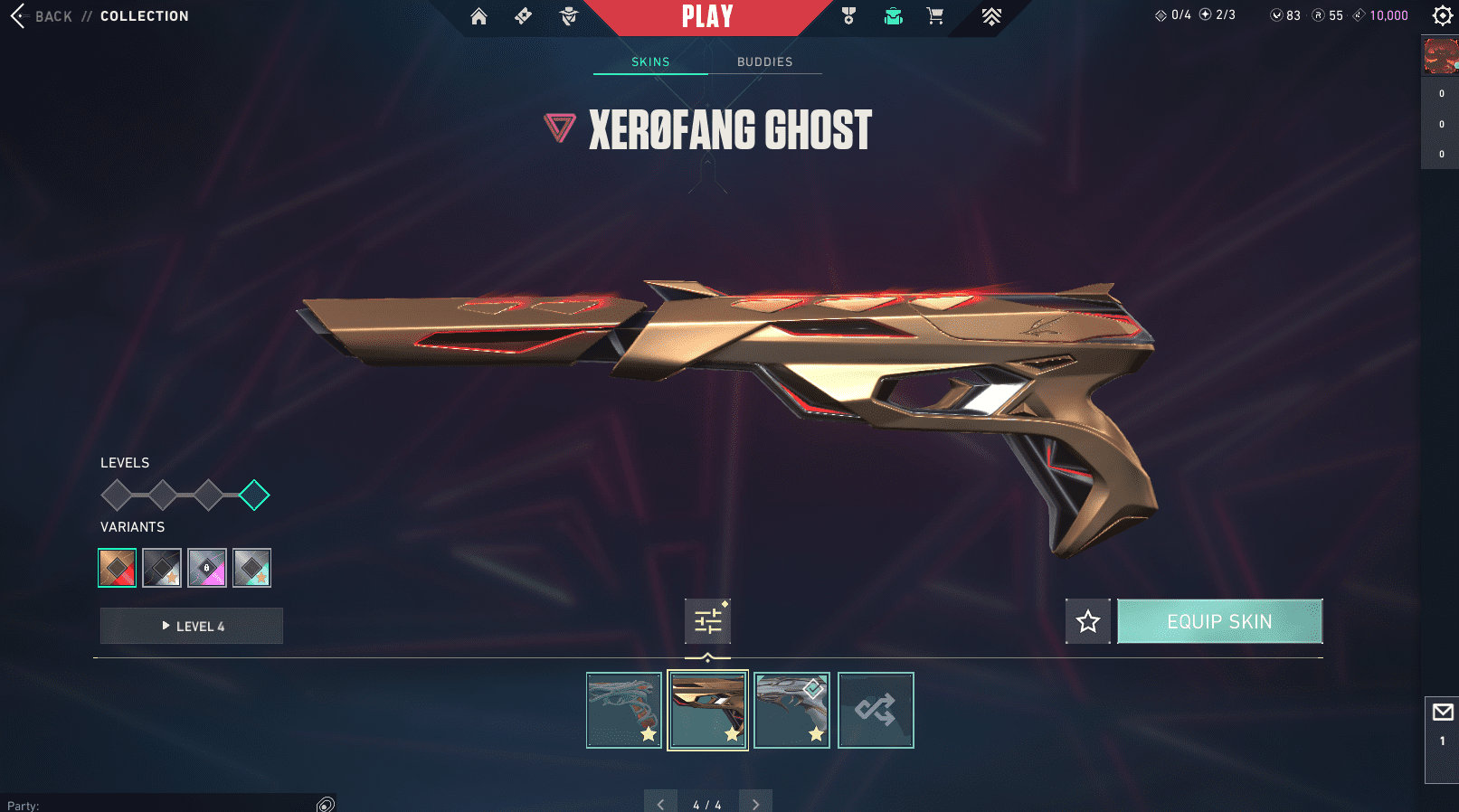This screenshot has height=812, width=1459.
Task: Open the skin filter sliders
Action: point(707,621)
